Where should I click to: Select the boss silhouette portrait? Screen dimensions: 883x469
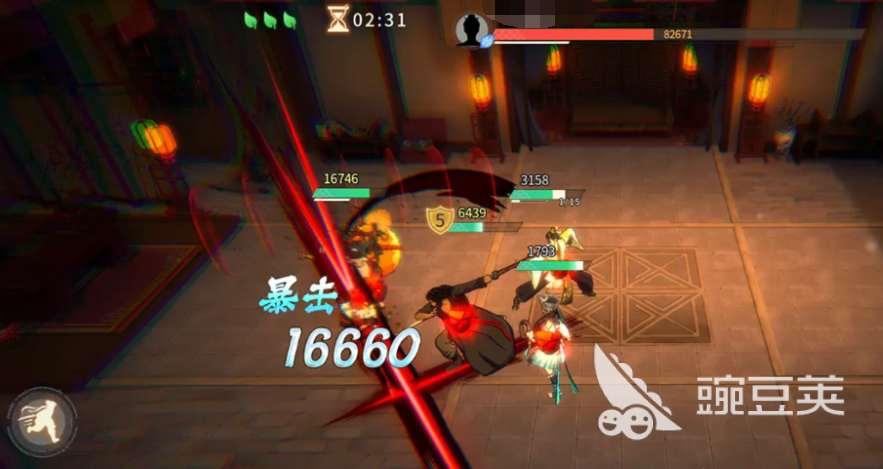[x=470, y=30]
